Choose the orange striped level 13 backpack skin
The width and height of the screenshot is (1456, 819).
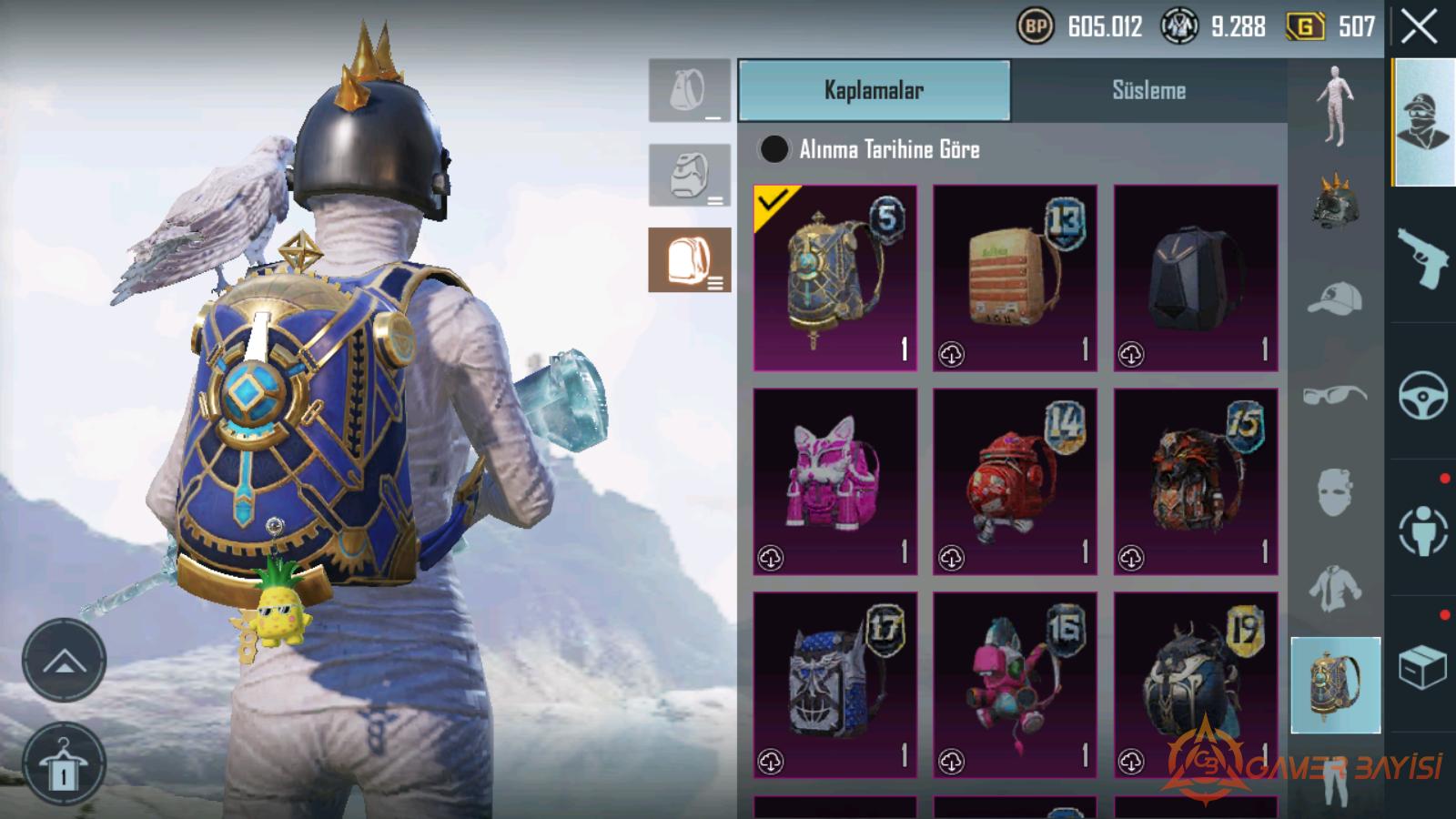[x=1015, y=278]
